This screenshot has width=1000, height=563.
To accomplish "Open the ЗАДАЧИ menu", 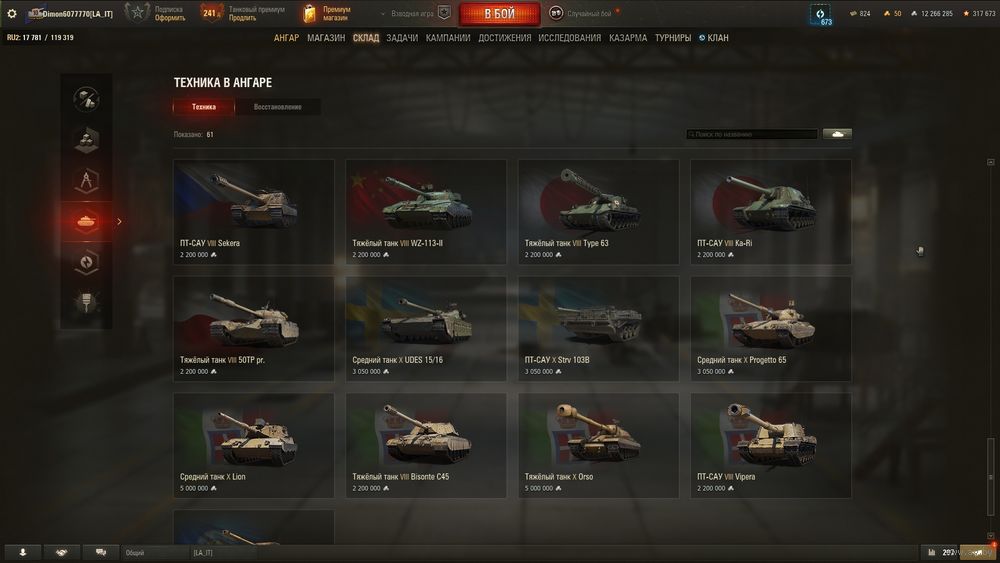I will click(x=402, y=38).
